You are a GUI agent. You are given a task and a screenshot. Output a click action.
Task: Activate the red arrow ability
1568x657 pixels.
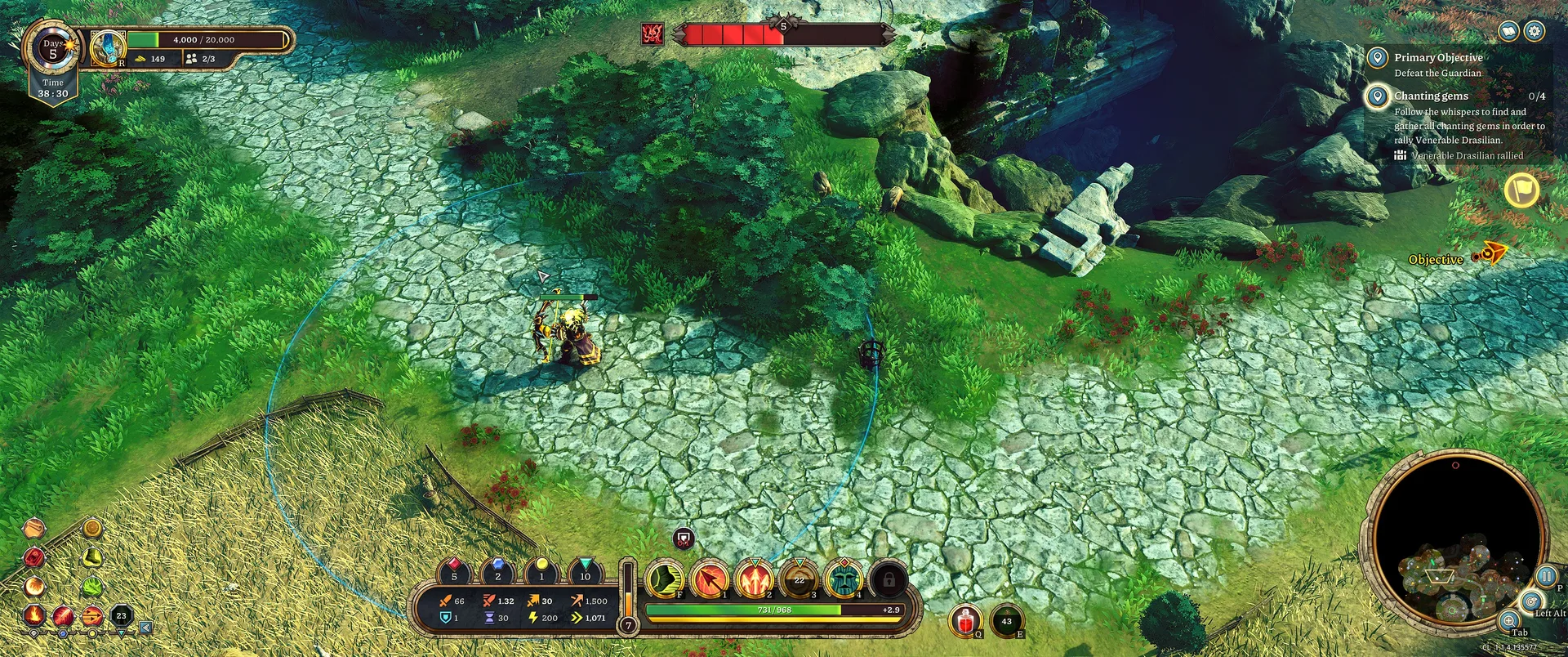(x=710, y=579)
